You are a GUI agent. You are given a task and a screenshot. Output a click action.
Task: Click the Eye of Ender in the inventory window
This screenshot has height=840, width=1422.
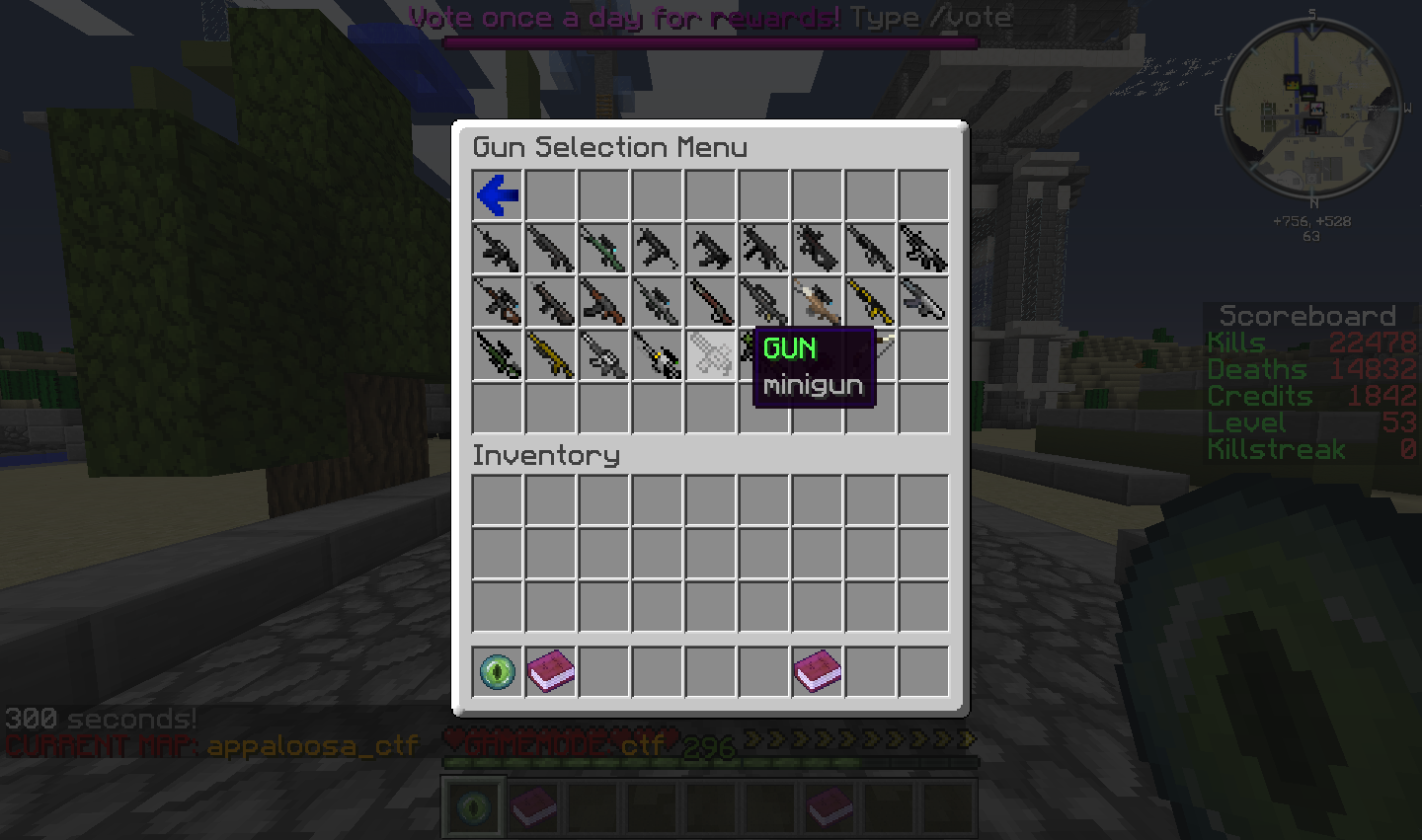tap(498, 671)
